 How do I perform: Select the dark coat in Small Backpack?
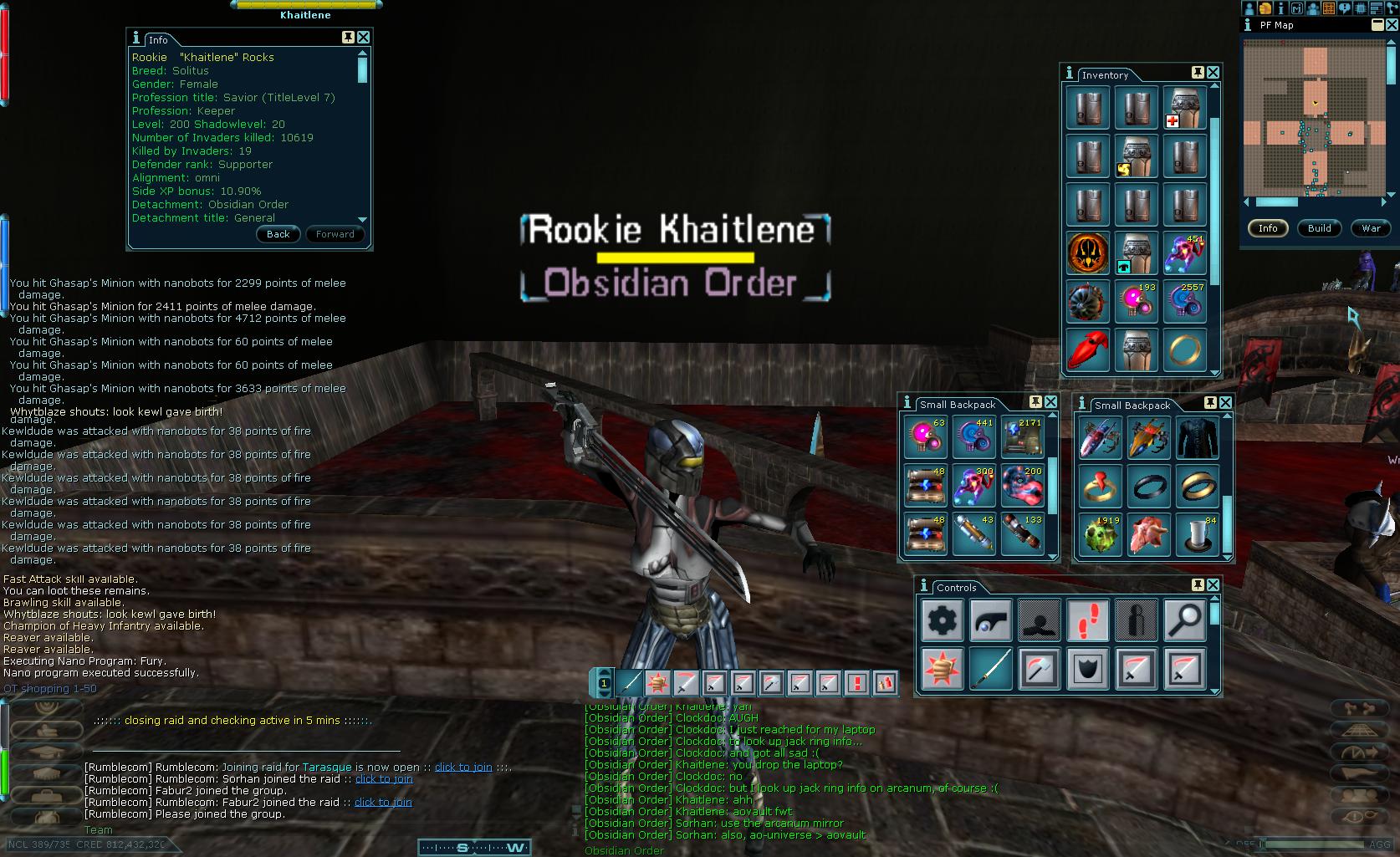click(1197, 437)
